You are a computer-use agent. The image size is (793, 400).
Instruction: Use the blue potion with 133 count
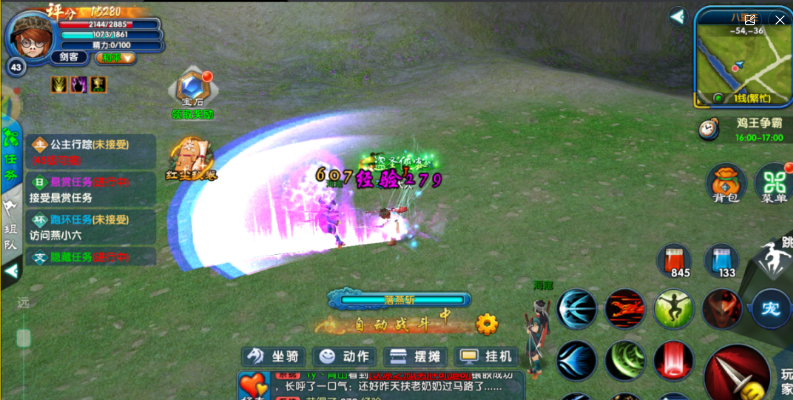[721, 262]
